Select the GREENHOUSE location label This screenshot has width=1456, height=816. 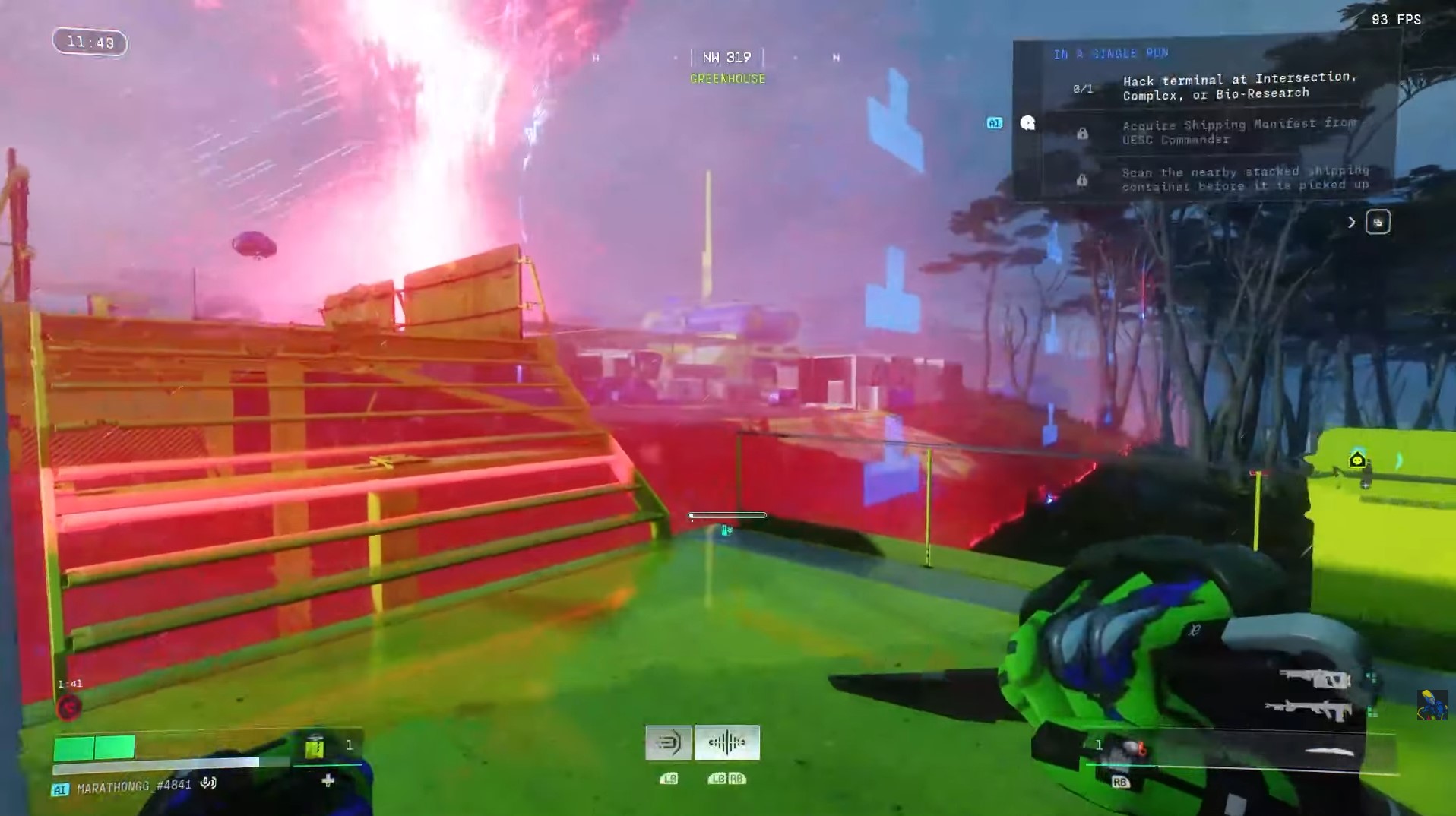[727, 78]
